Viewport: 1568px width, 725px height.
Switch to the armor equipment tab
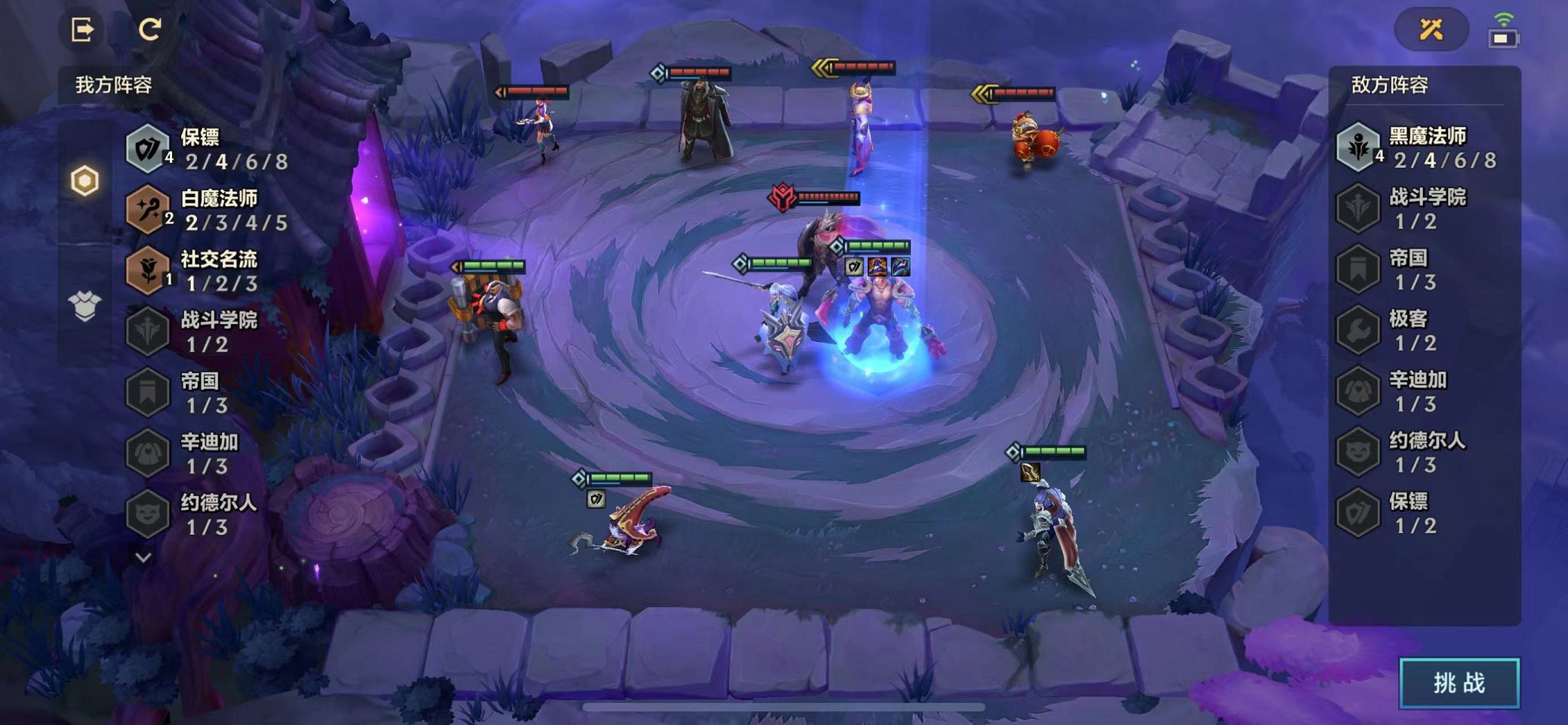click(85, 306)
